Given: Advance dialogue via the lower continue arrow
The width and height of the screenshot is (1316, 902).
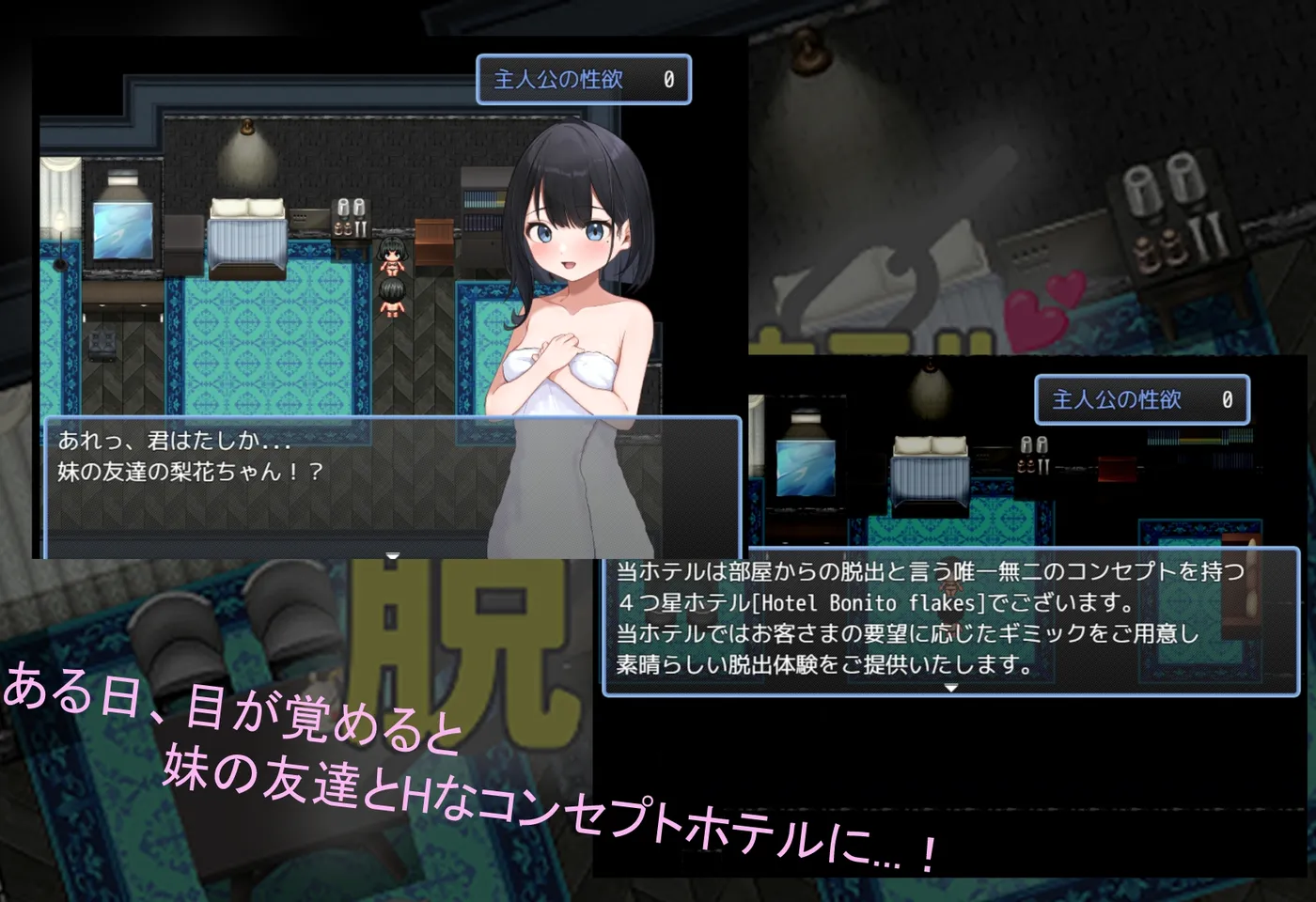Looking at the screenshot, I should 952,686.
